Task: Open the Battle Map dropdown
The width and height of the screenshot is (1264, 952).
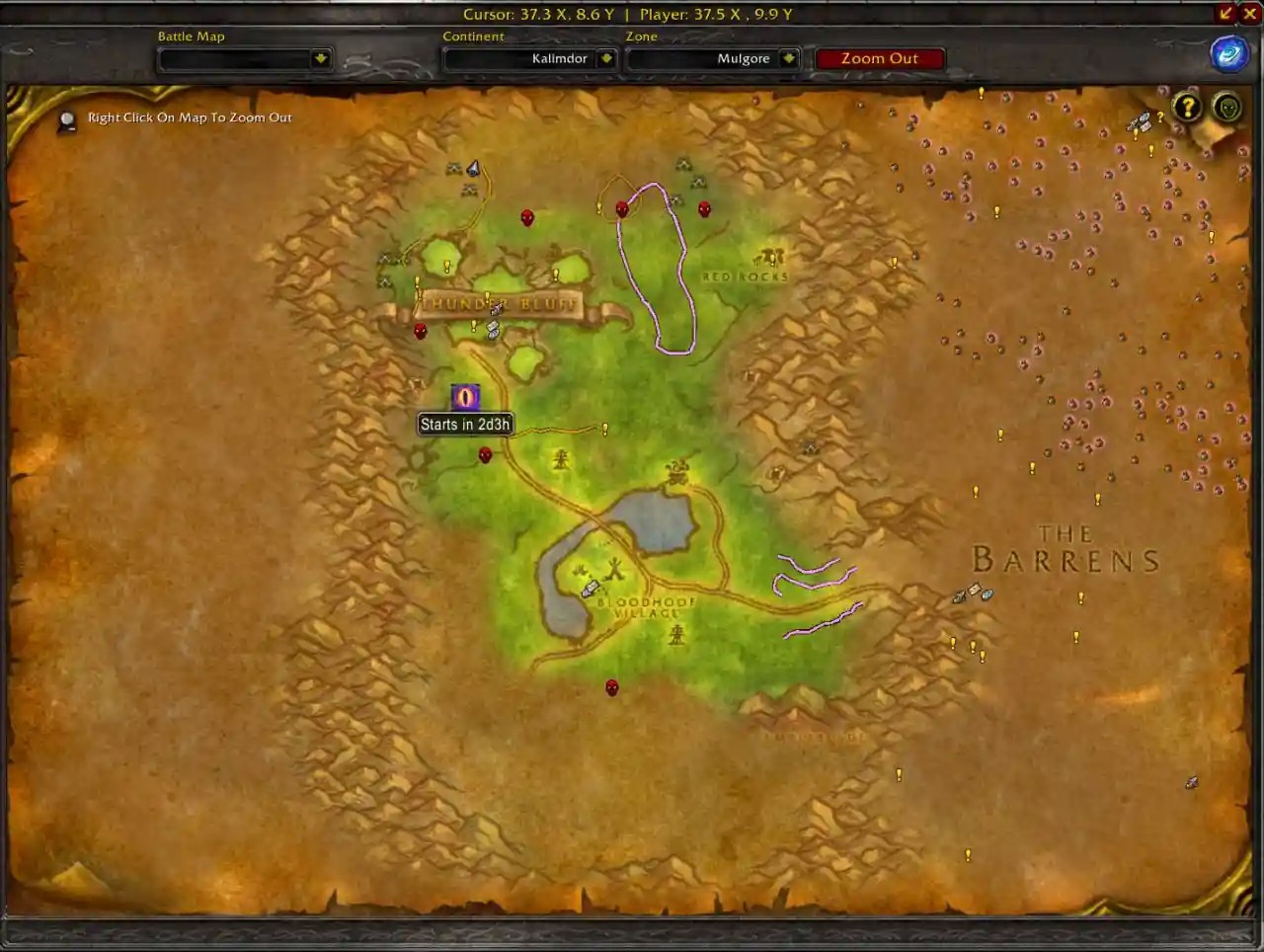Action: (244, 58)
